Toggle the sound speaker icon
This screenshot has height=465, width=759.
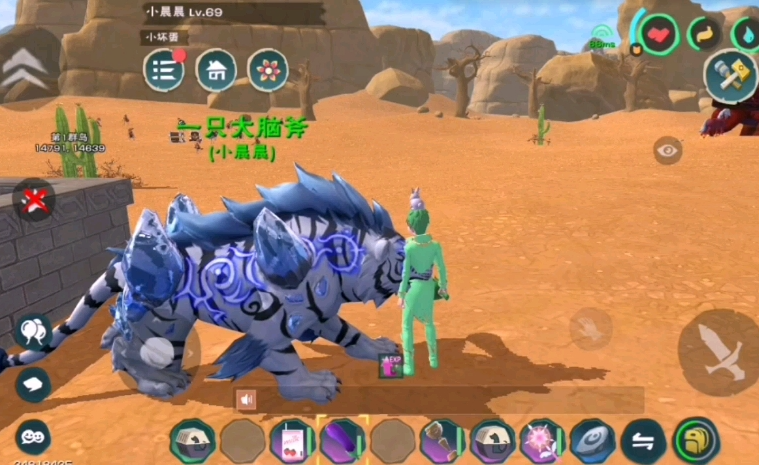click(246, 399)
